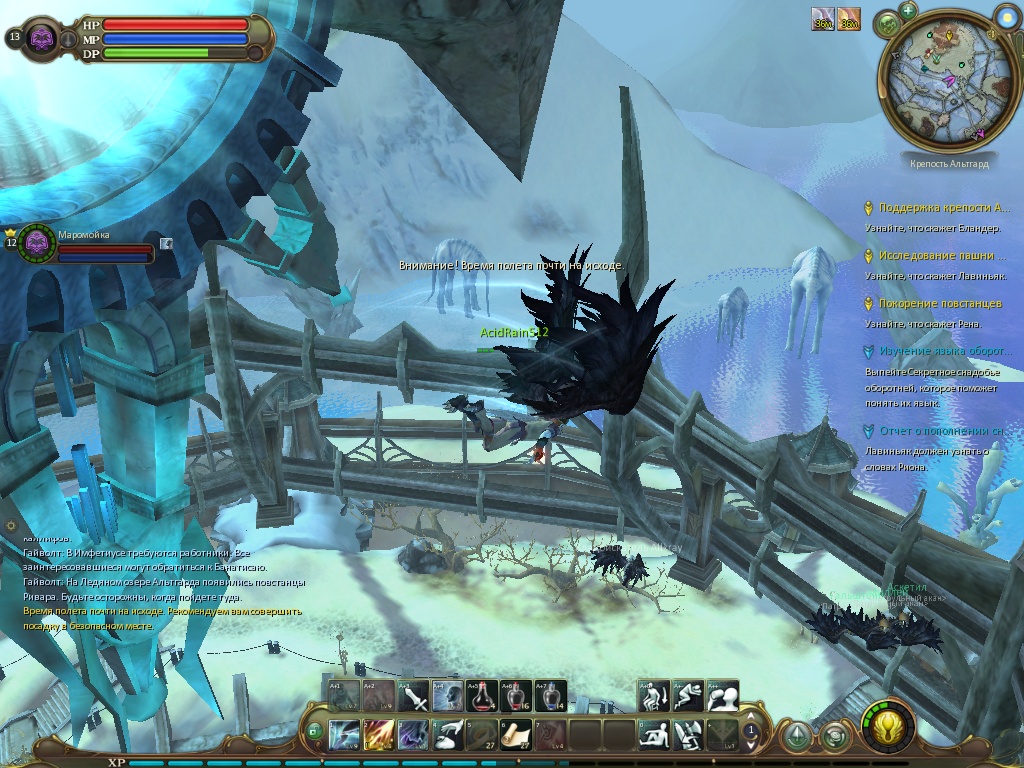Activate the sitting rest action icon
Image resolution: width=1024 pixels, height=768 pixels.
tap(655, 734)
